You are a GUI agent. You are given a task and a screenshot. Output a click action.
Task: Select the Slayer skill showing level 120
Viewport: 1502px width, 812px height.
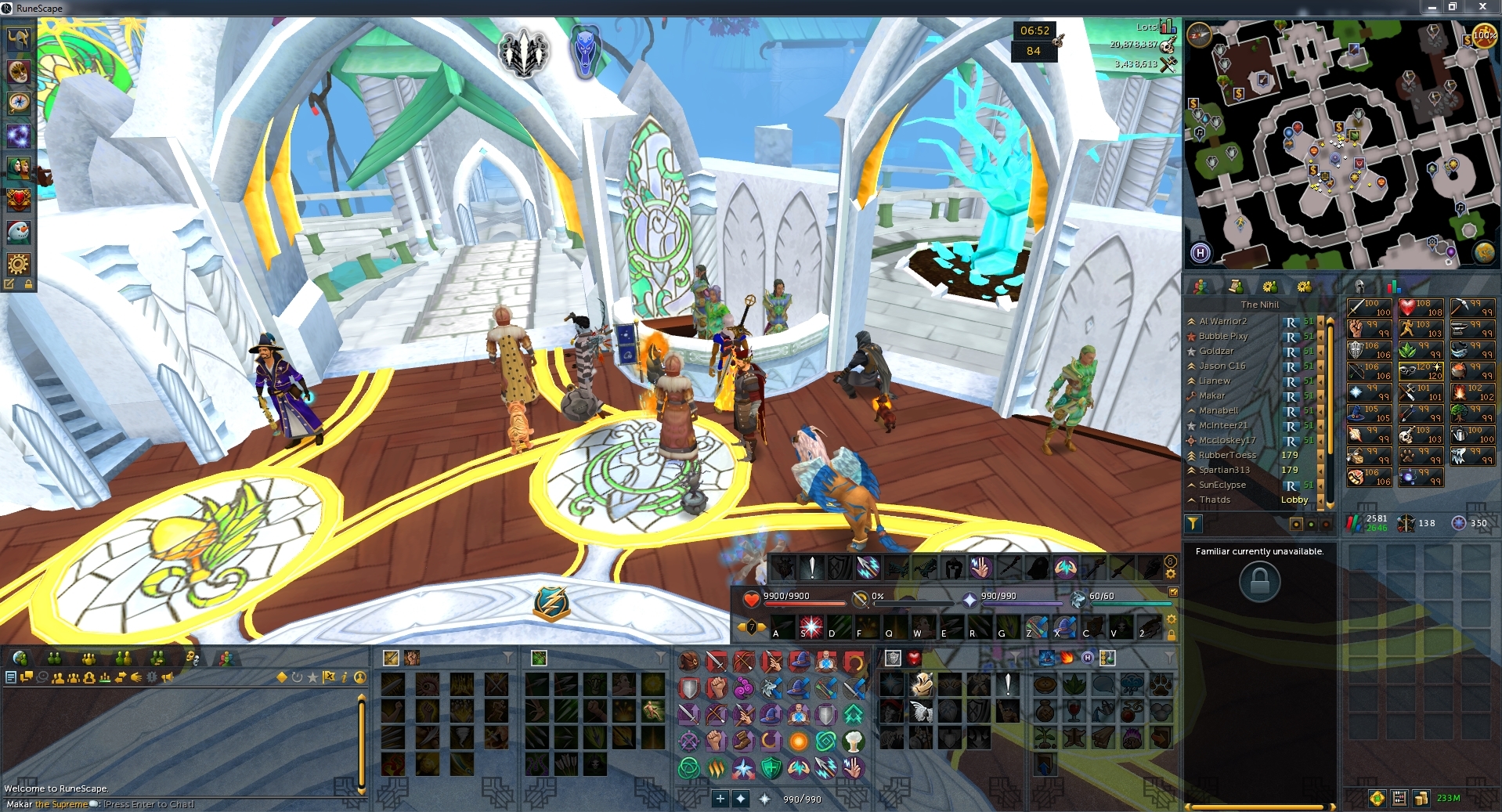(1421, 371)
